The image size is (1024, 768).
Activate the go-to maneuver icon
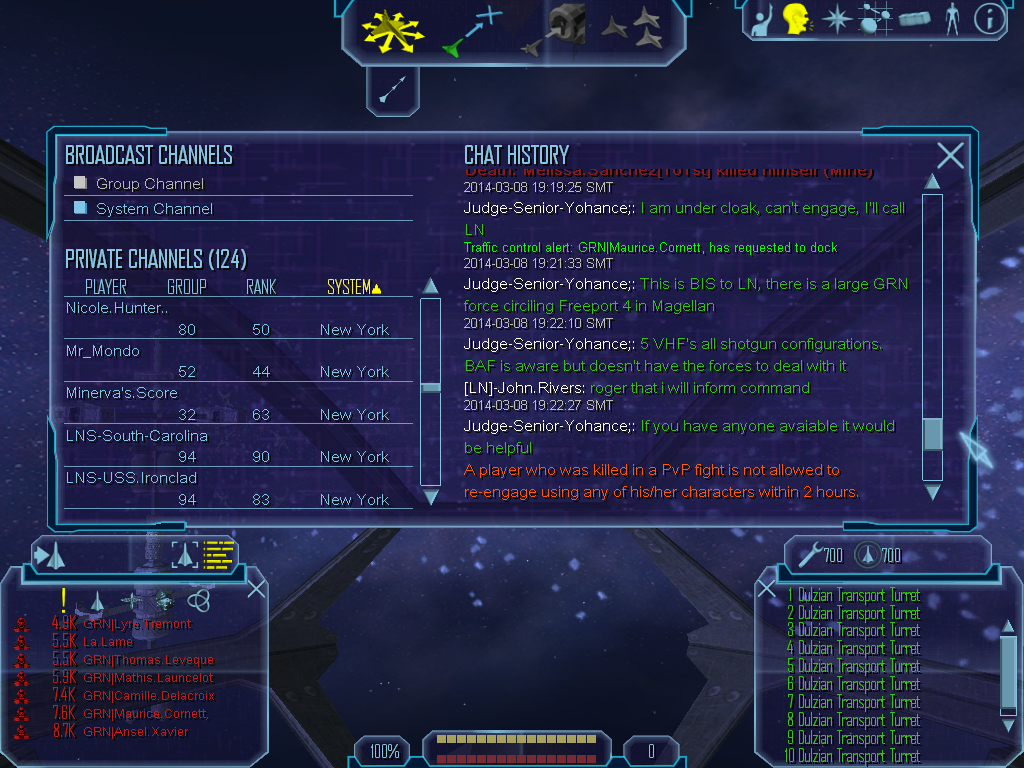(x=472, y=31)
